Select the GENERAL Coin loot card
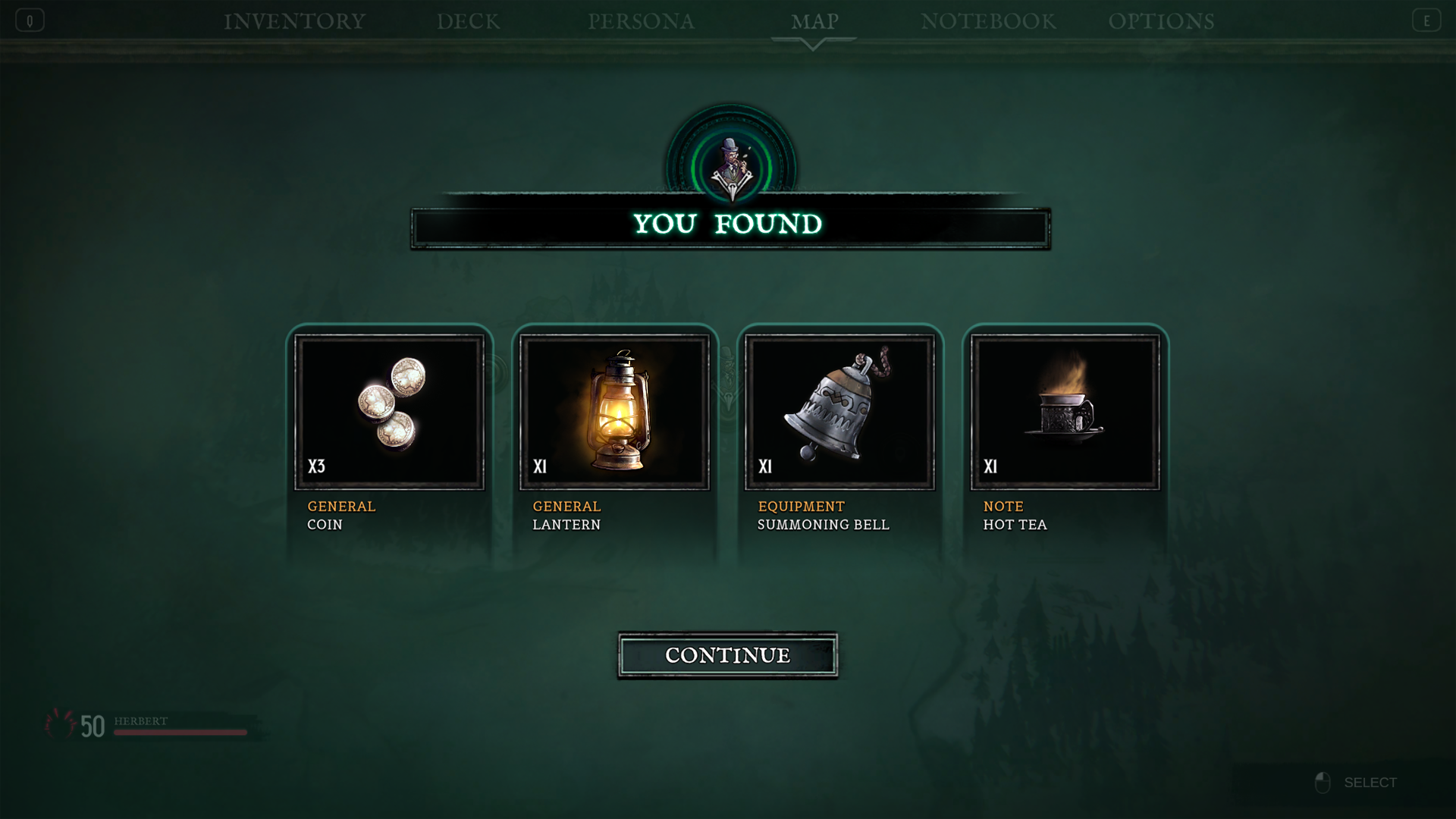Viewport: 1456px width, 819px height. coord(391,432)
